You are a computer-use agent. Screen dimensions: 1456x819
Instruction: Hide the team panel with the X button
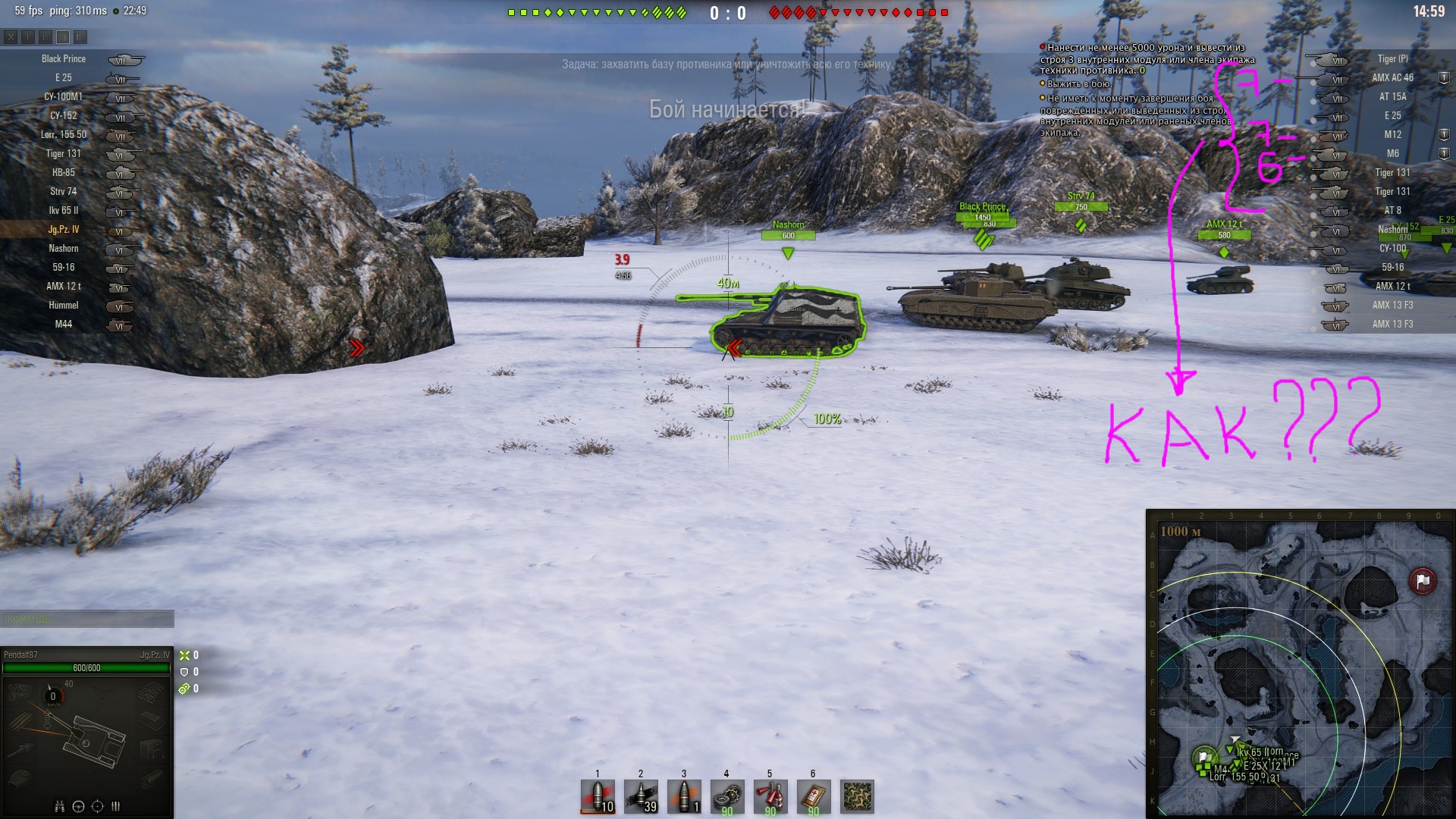coord(11,36)
